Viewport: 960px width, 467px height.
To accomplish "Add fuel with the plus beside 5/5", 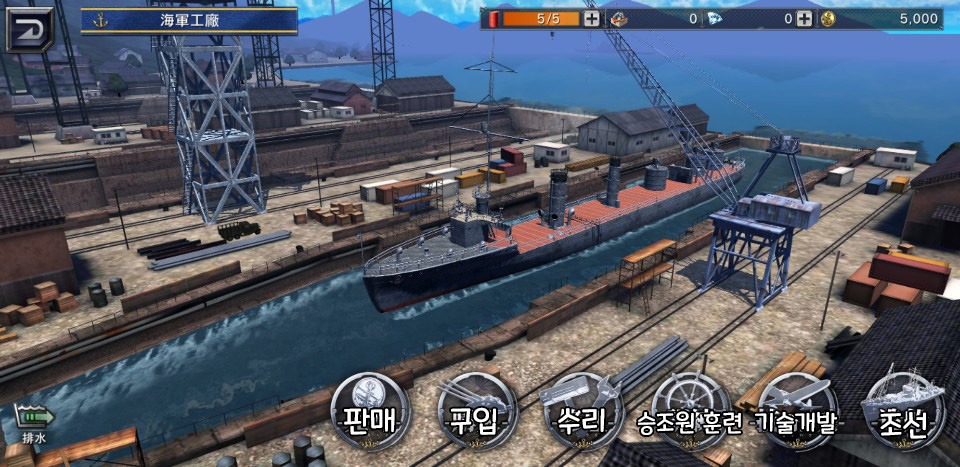I will coord(592,19).
